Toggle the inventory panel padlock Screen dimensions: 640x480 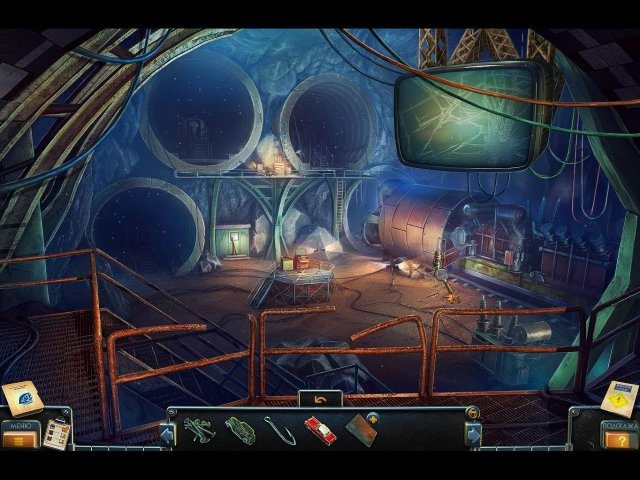point(471,413)
